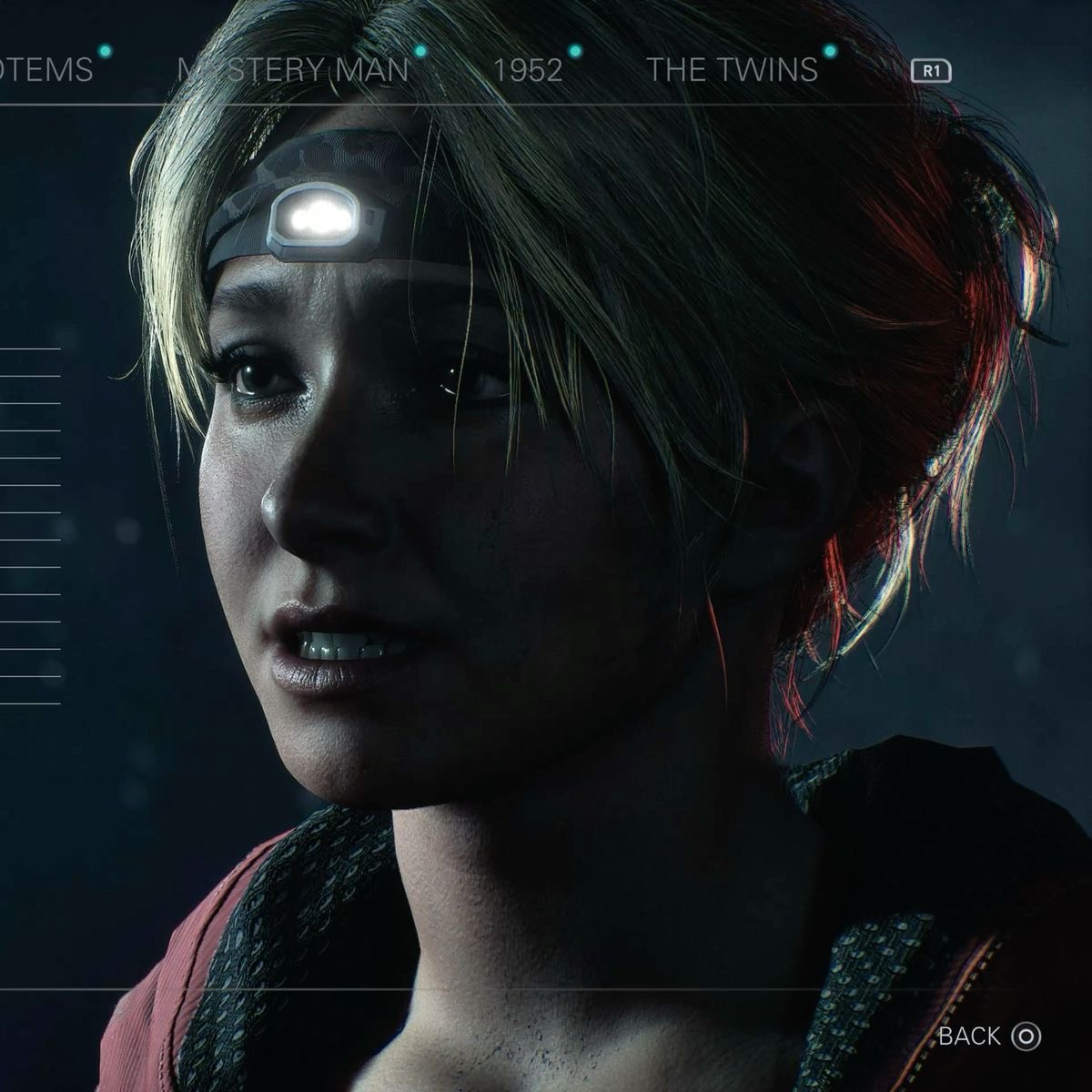Select the 1952 clue tab
This screenshot has width=1092, height=1092.
[x=527, y=70]
